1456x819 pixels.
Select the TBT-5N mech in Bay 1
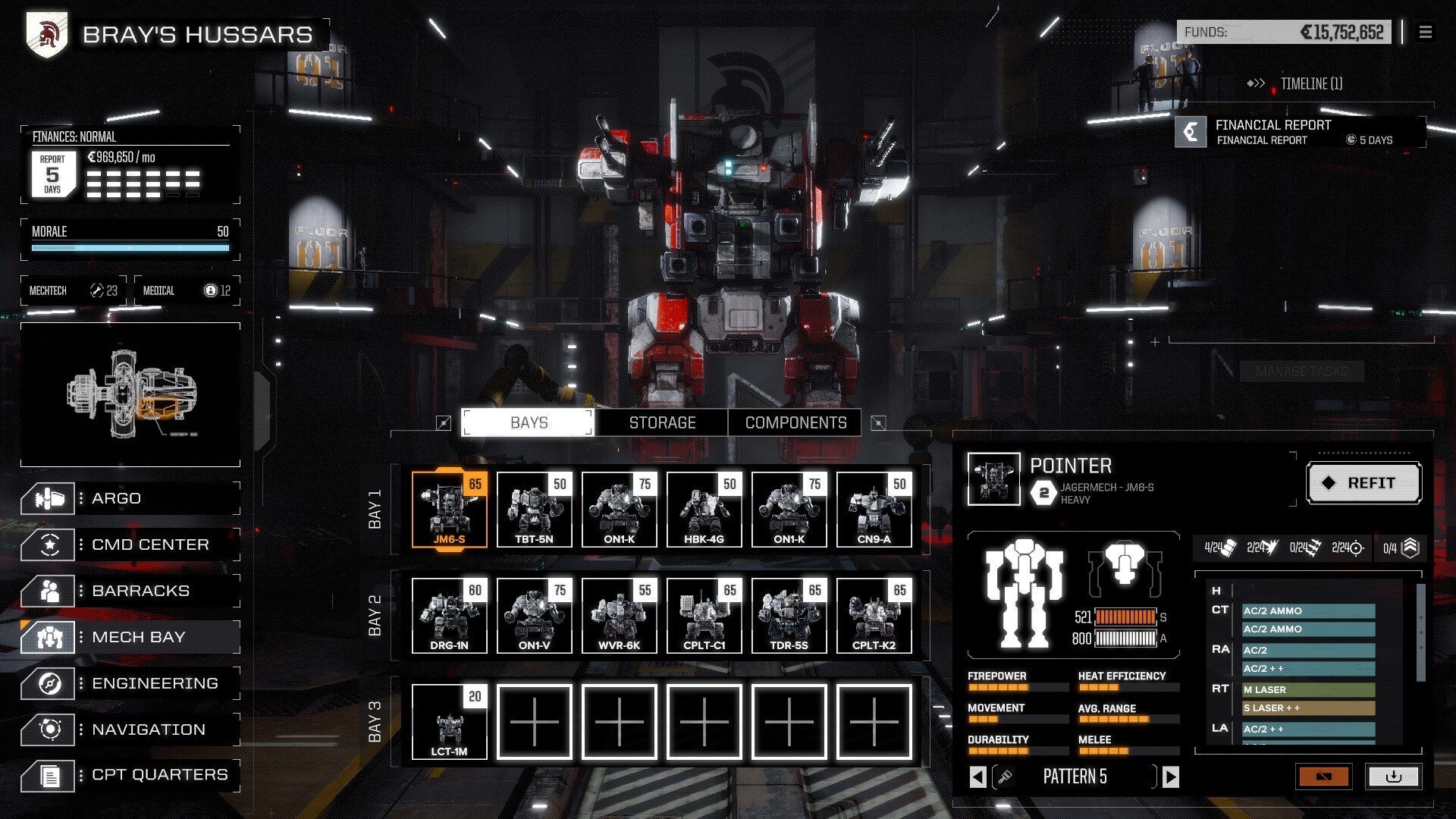535,508
